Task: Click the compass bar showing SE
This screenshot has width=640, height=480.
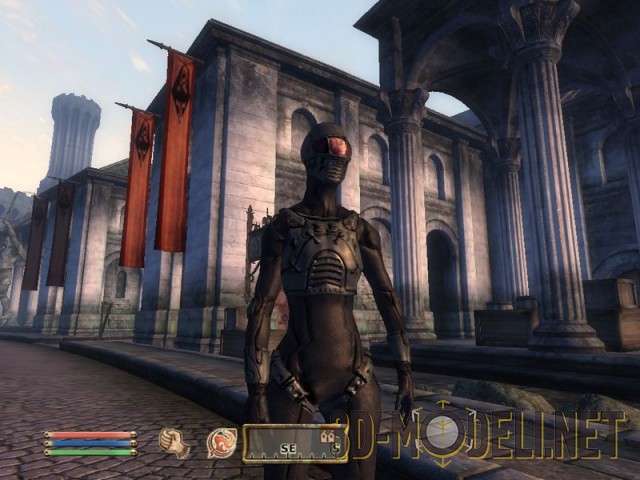Action: [294, 442]
